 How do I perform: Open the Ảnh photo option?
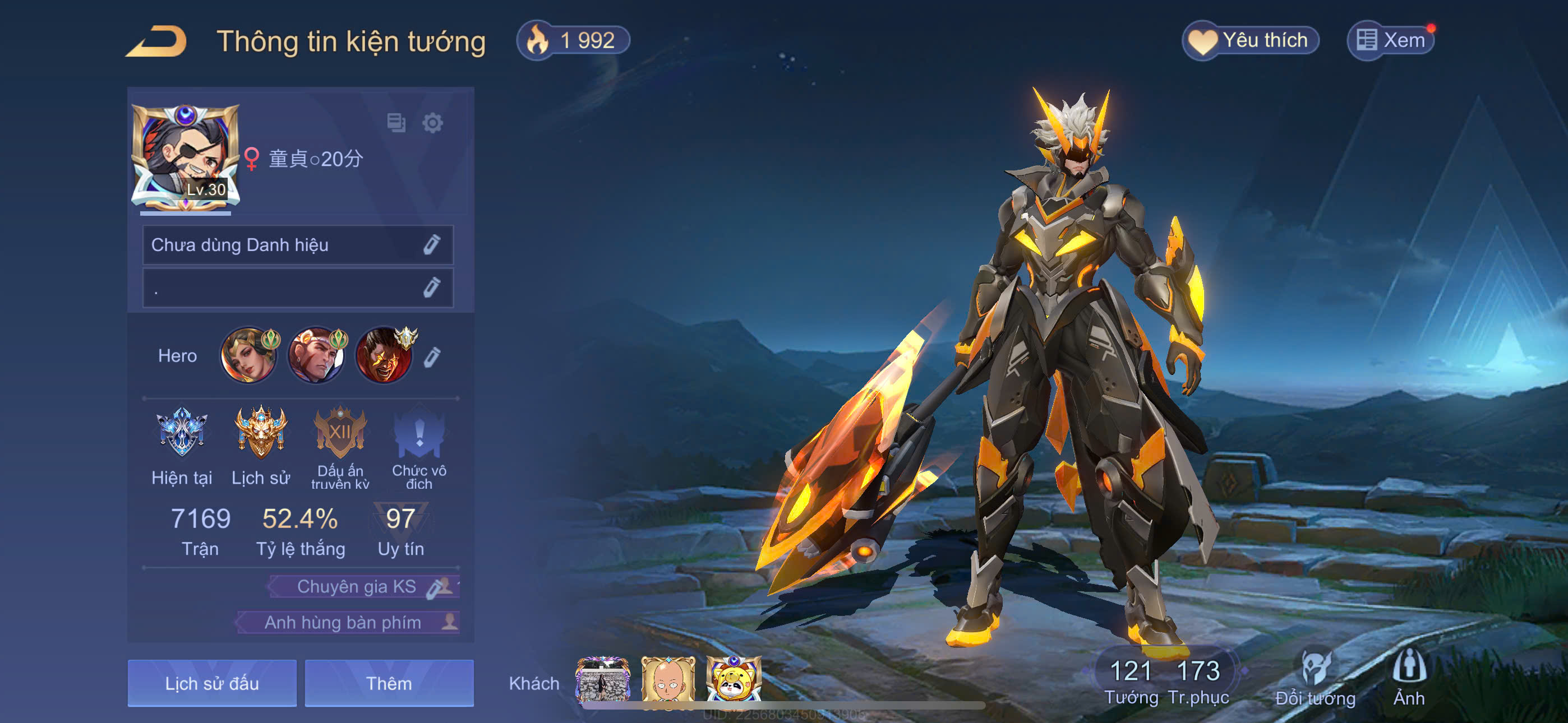(1409, 679)
